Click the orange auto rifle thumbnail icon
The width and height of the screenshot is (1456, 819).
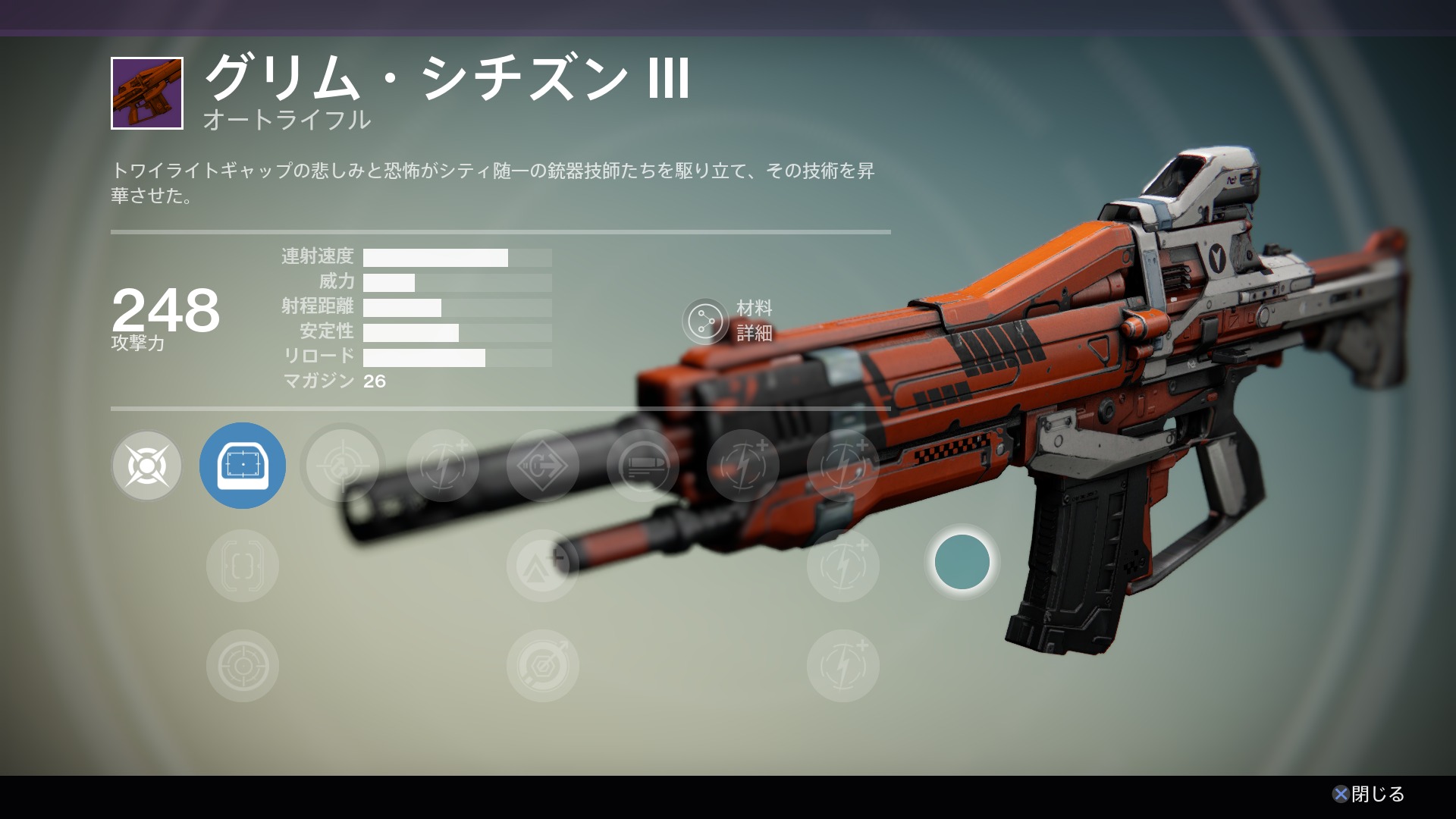(147, 93)
